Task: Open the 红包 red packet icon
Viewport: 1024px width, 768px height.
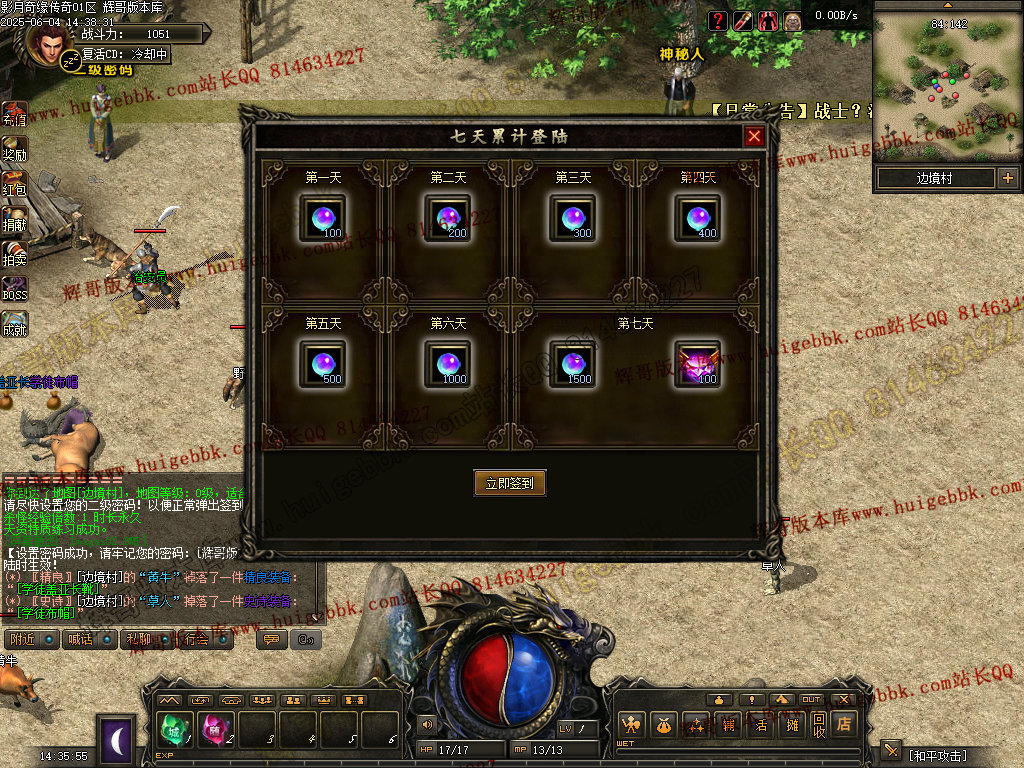Action: [x=14, y=184]
